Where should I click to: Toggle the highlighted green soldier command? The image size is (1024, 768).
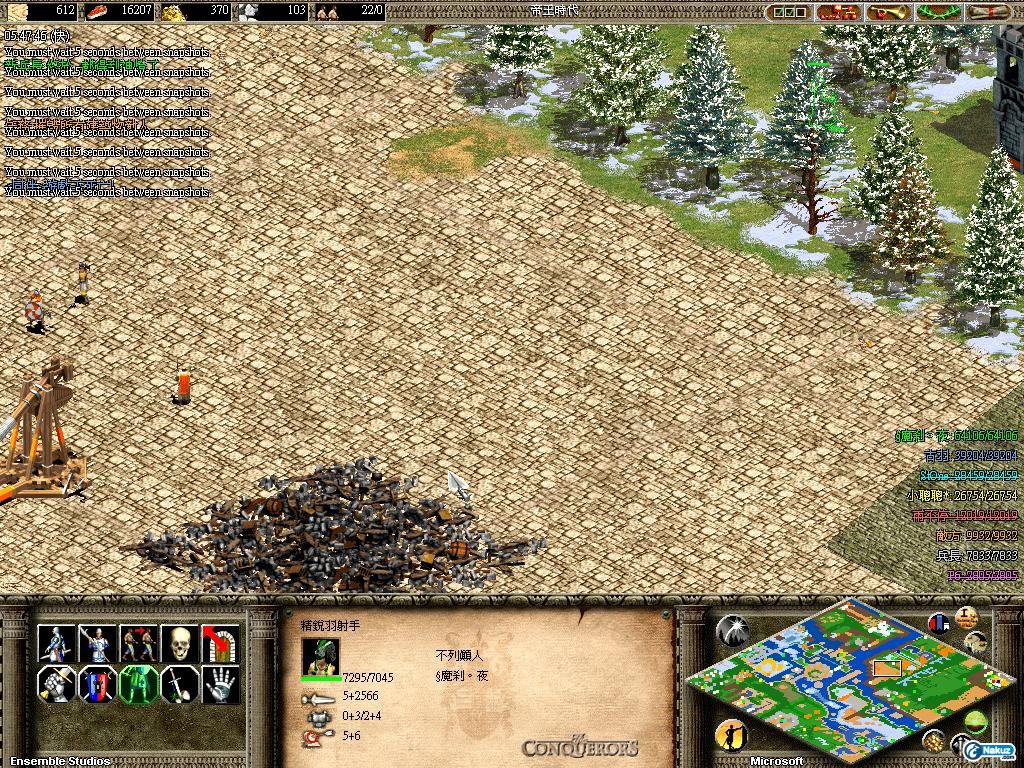(x=139, y=685)
